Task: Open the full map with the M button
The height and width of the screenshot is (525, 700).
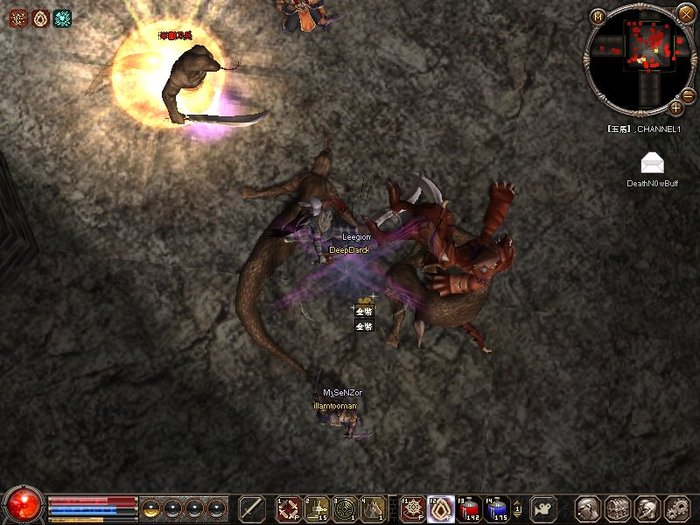Action: click(x=598, y=16)
